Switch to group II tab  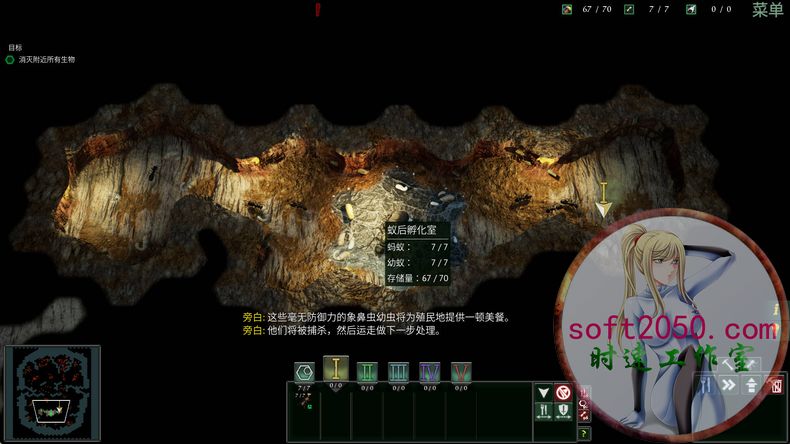[367, 372]
